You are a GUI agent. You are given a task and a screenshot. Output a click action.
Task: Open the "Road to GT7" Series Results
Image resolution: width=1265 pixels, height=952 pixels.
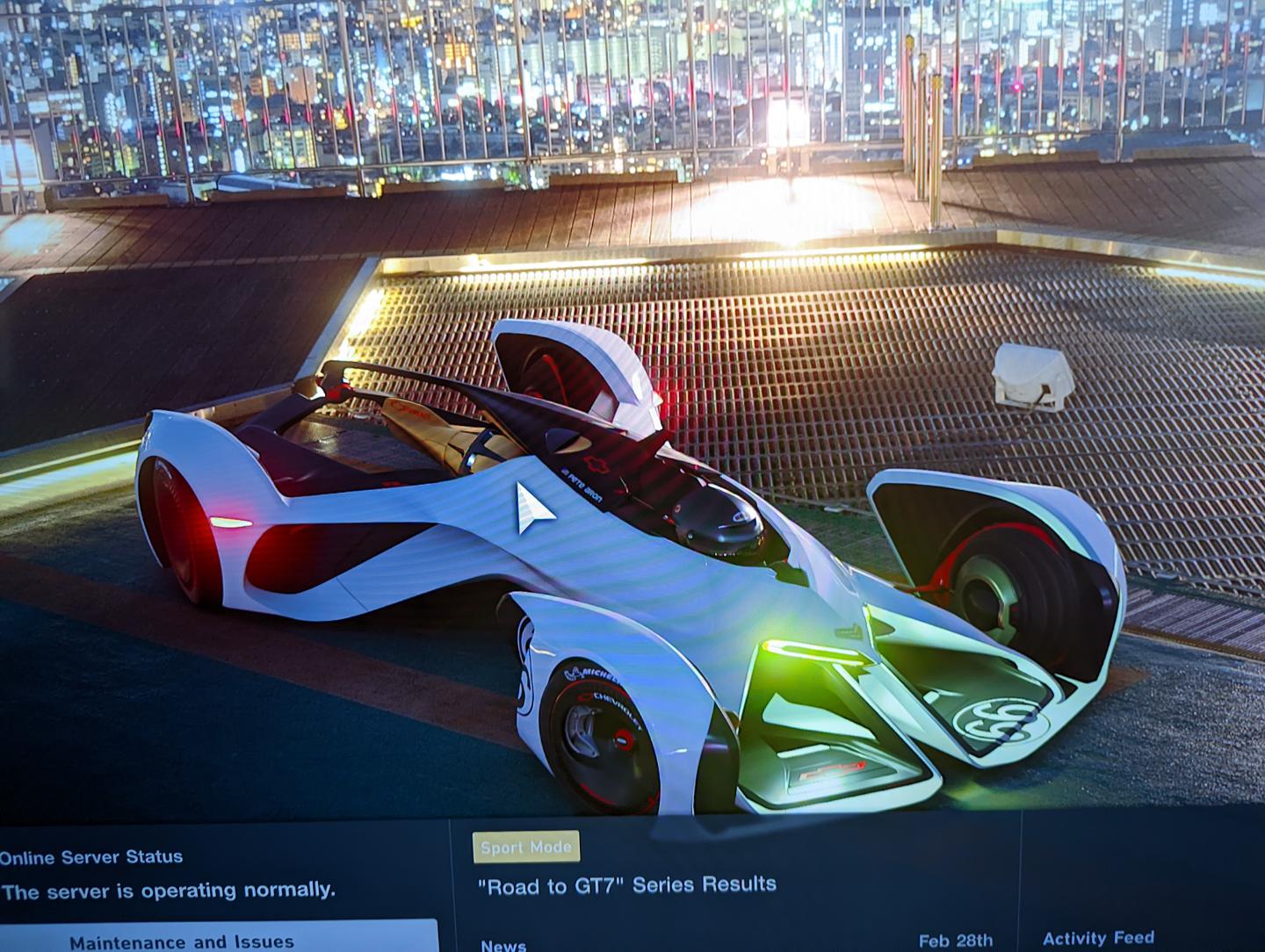[x=626, y=882]
